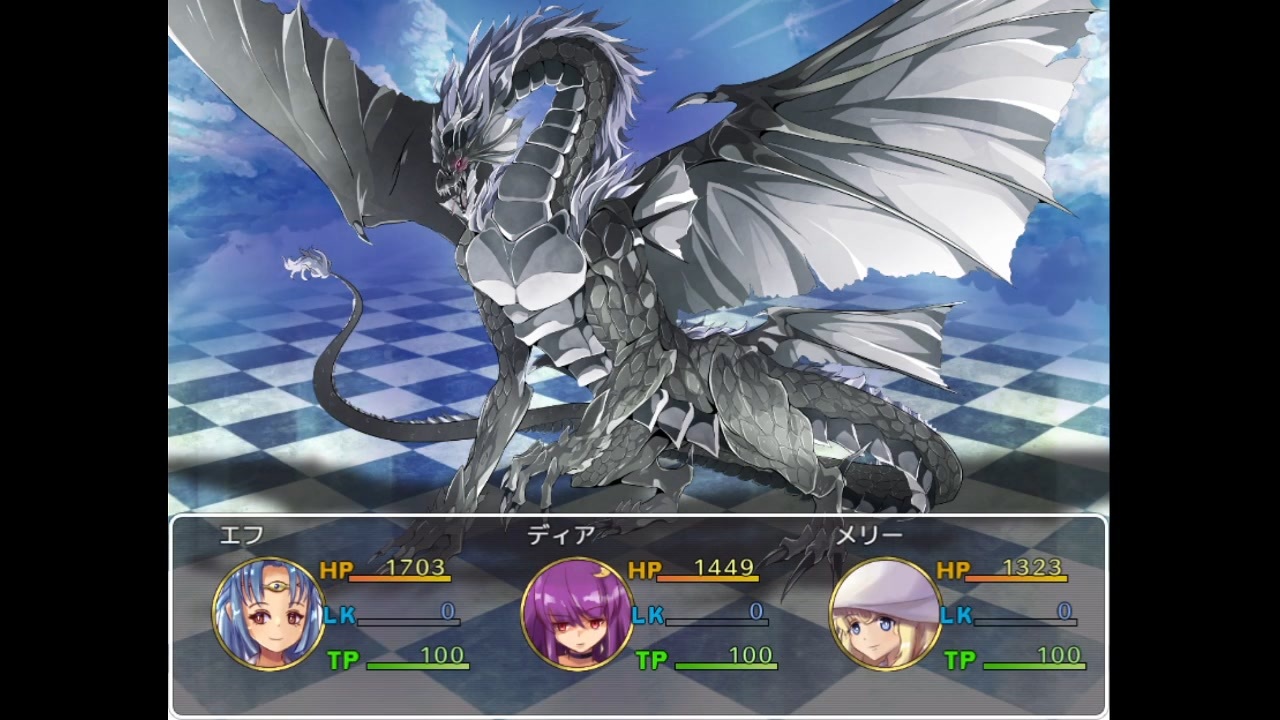Click ディア's HP value of 1449
1280x720 pixels.
point(723,569)
